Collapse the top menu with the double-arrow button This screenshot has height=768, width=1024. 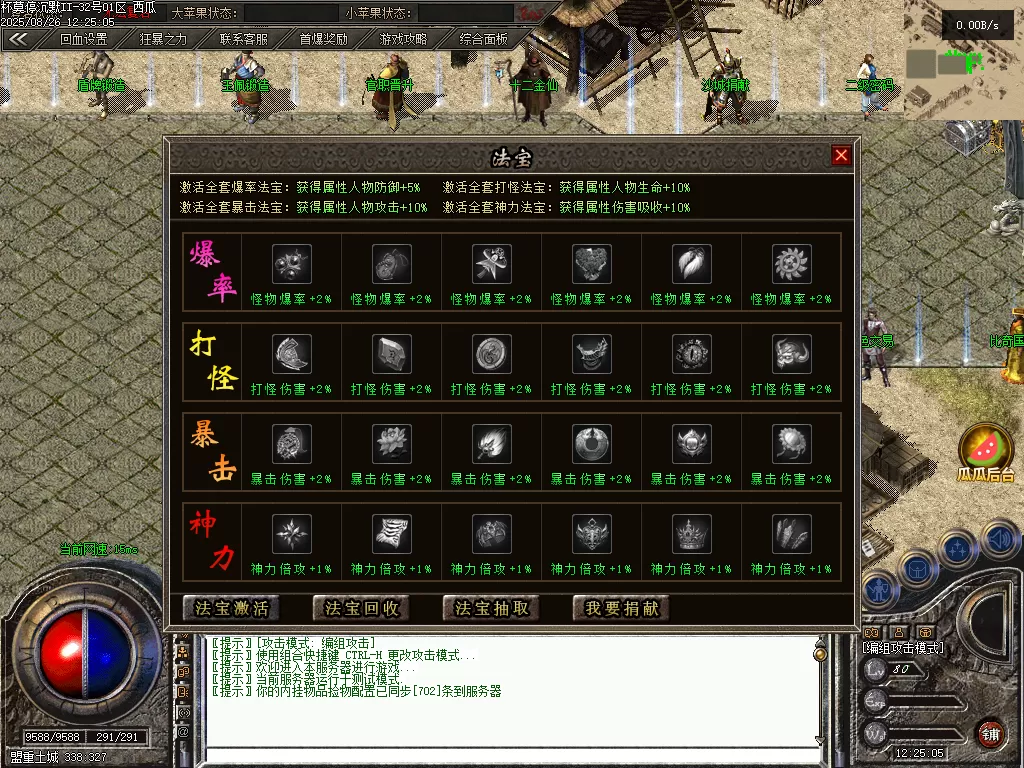pos(18,39)
